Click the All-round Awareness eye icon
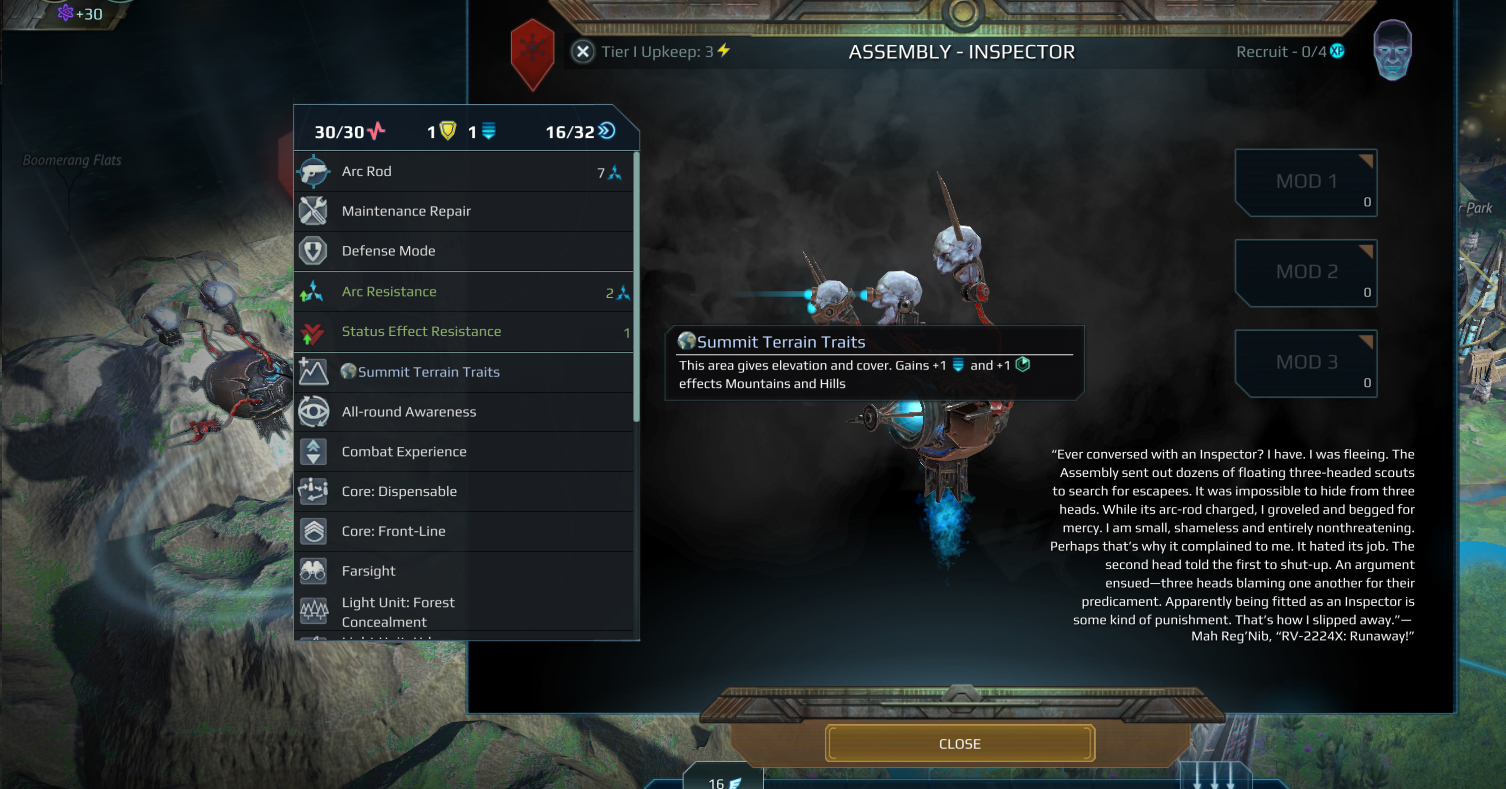Image resolution: width=1506 pixels, height=789 pixels. [313, 411]
